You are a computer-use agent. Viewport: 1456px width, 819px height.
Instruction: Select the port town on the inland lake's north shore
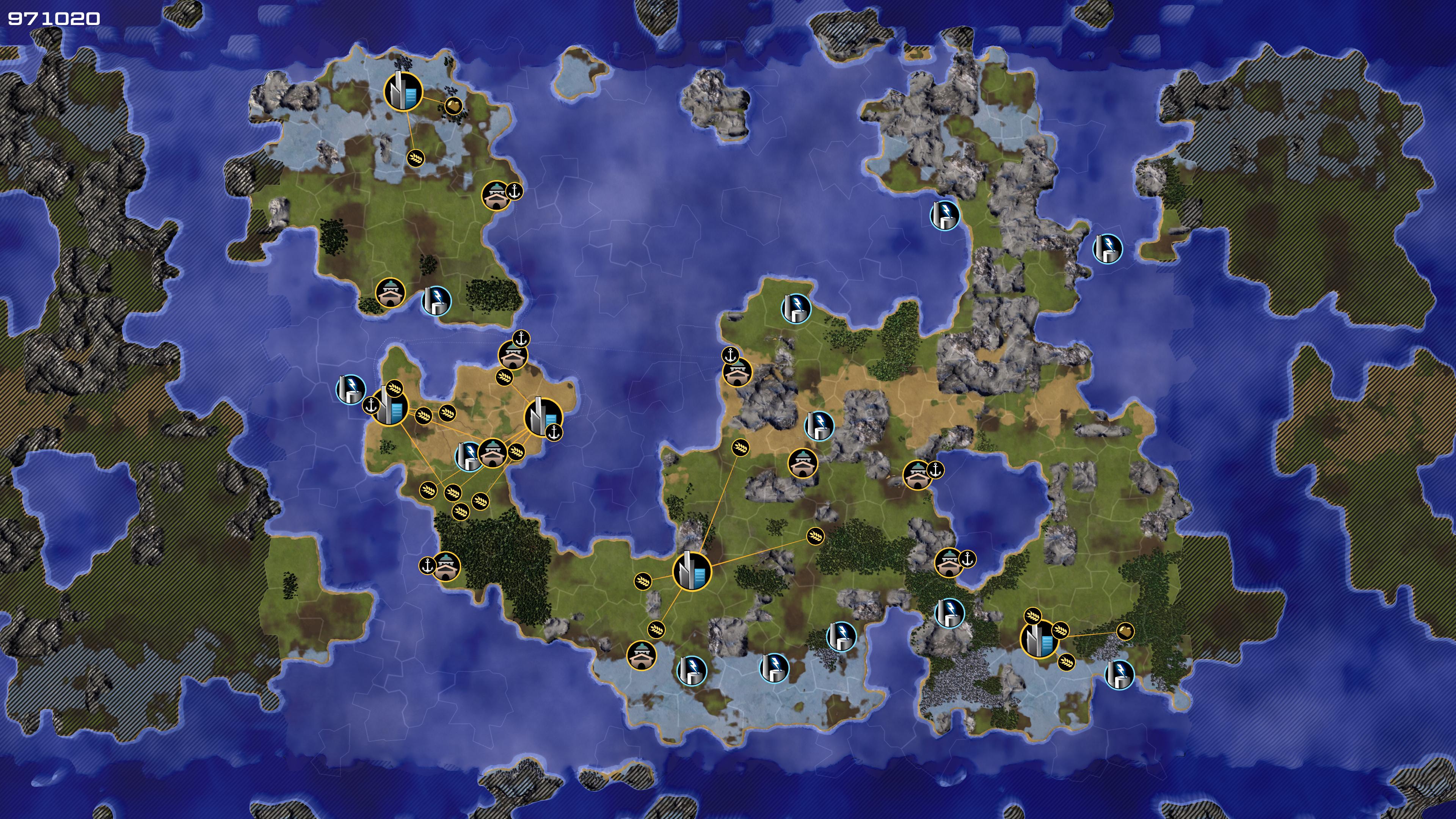(917, 475)
